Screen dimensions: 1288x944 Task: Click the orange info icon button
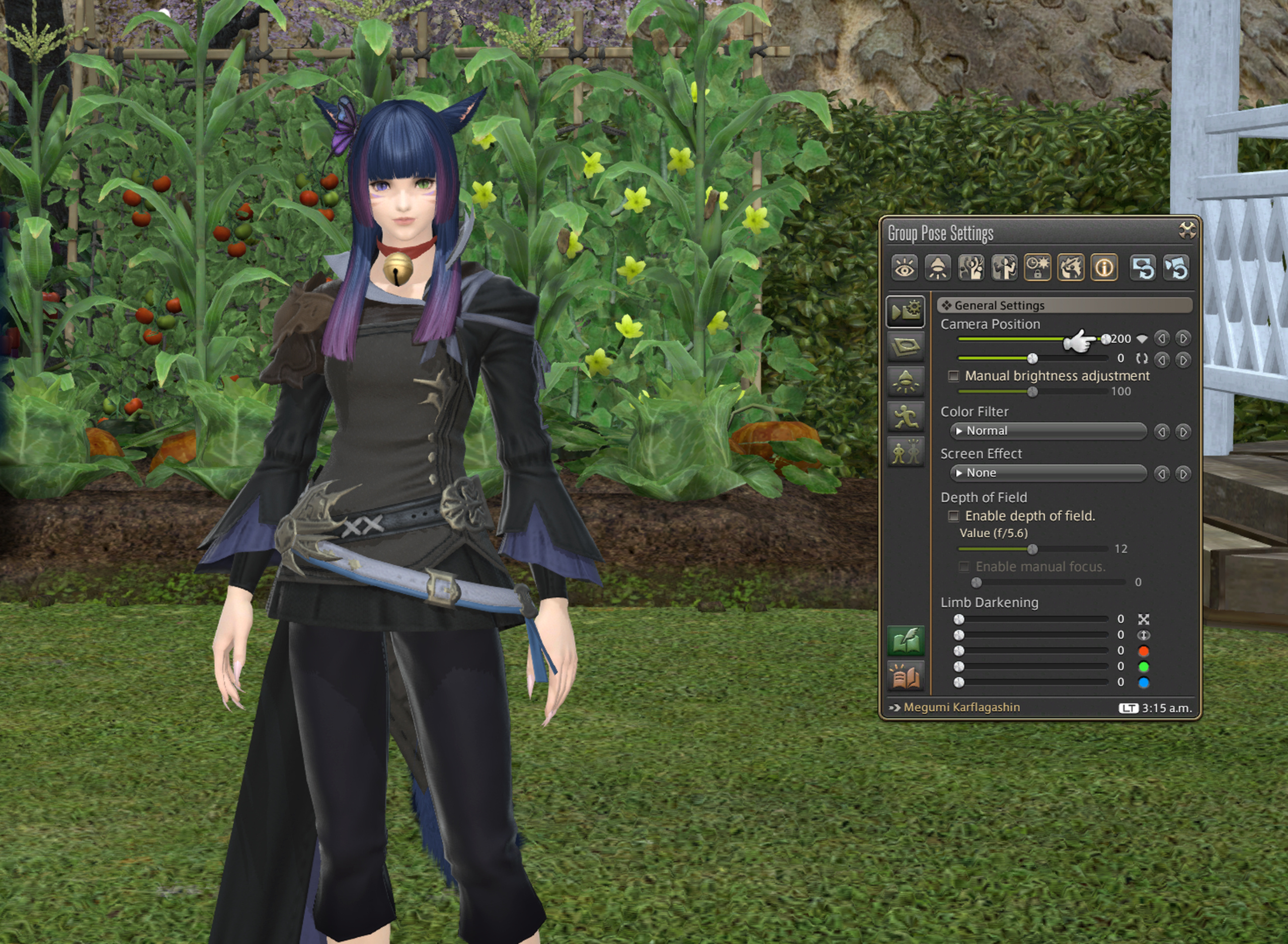[1104, 268]
